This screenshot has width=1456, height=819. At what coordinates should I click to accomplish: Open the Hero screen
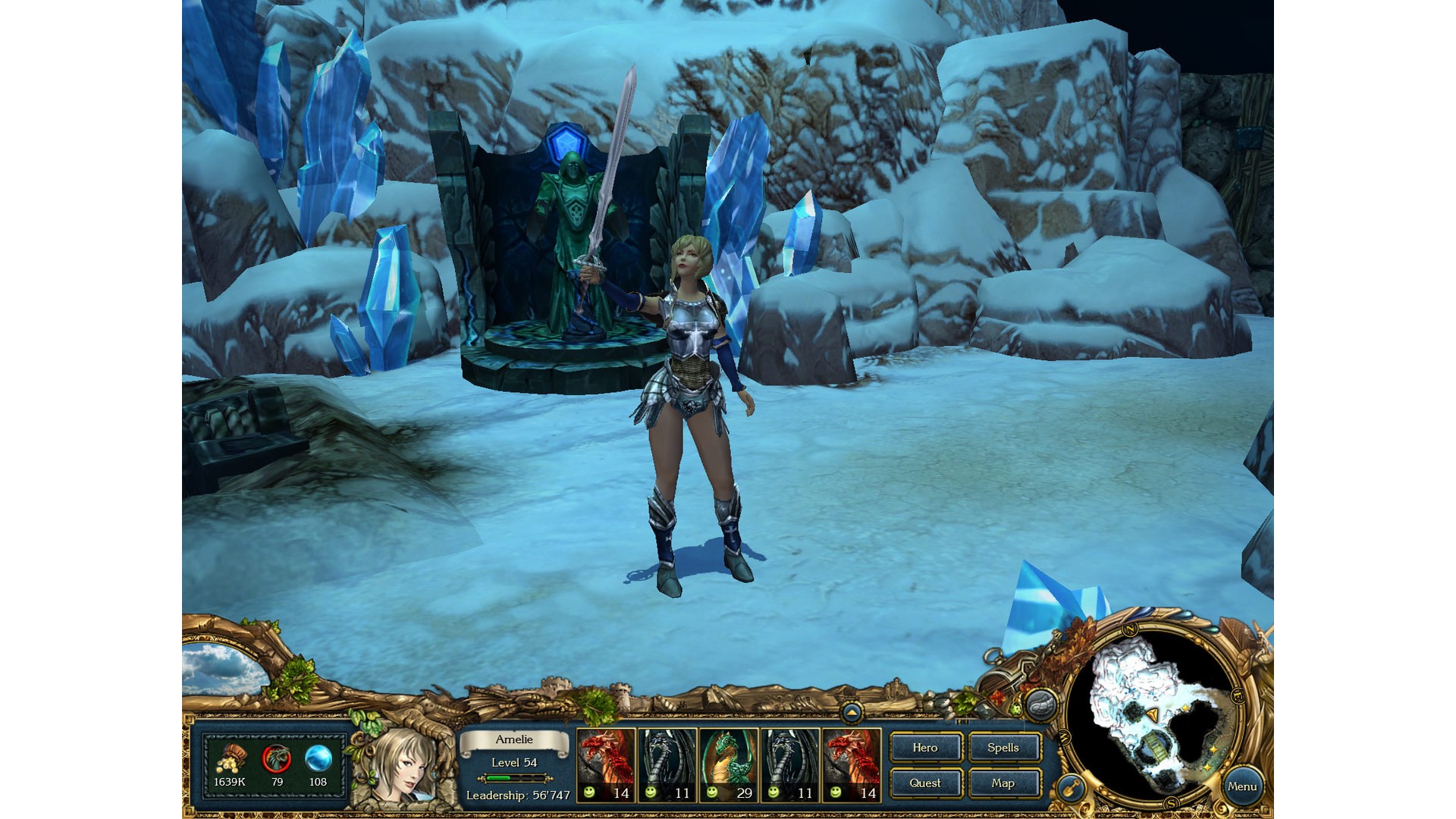click(x=925, y=748)
